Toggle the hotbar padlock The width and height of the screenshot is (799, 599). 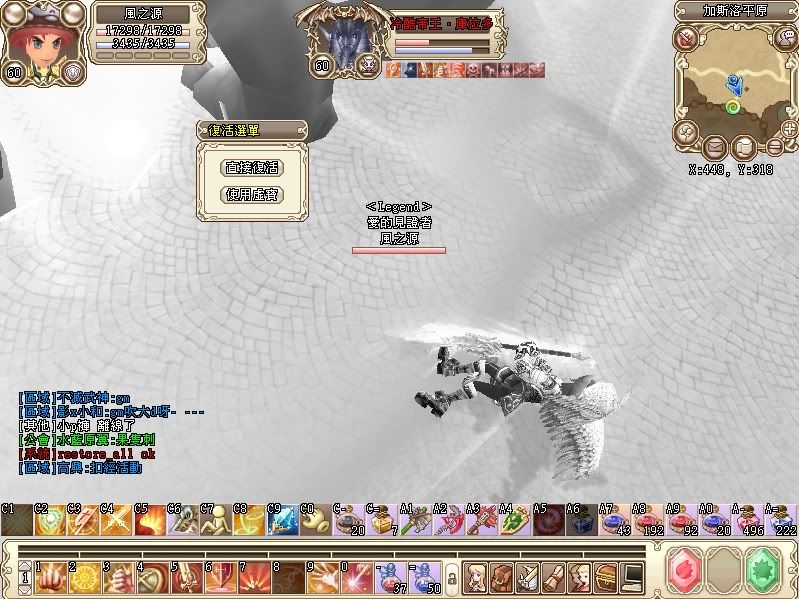451,577
